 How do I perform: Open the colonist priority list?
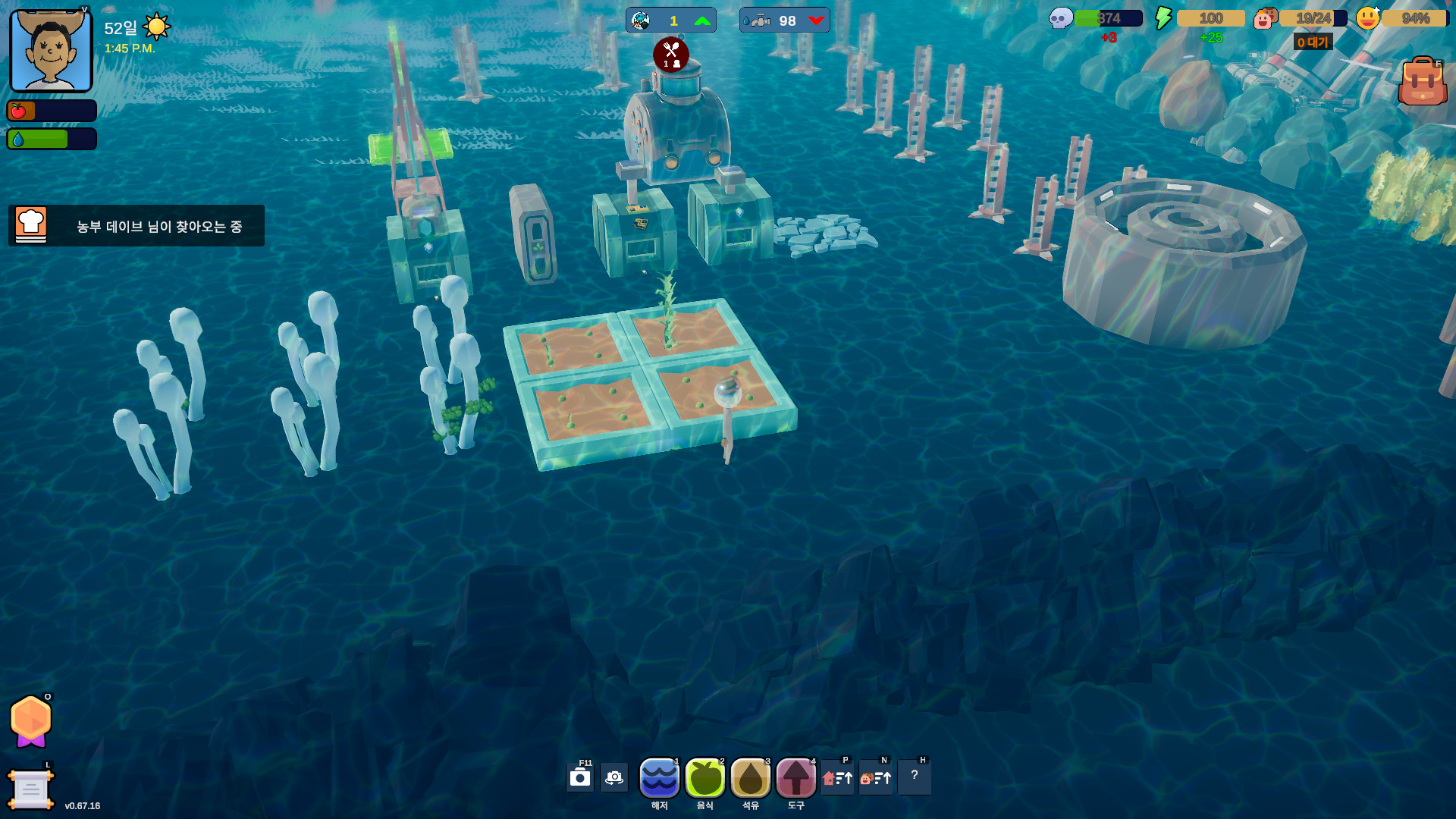pos(876,778)
